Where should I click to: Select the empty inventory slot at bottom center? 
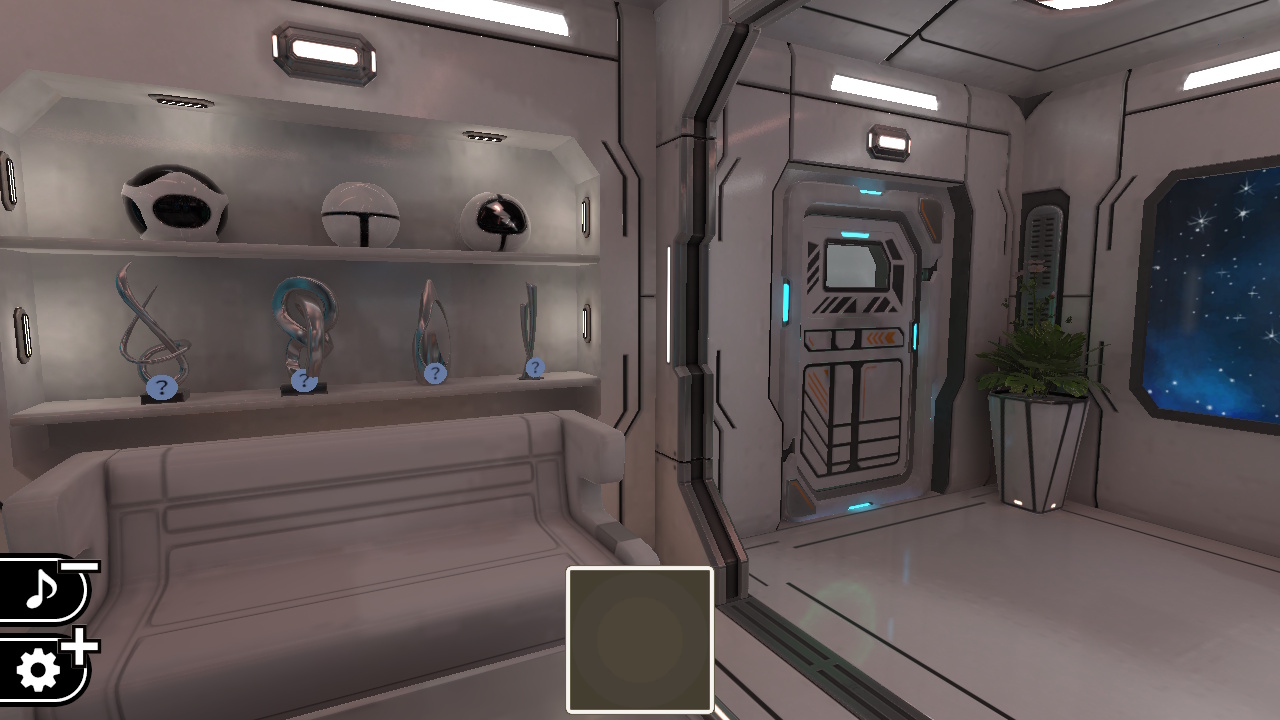pyautogui.click(x=640, y=639)
